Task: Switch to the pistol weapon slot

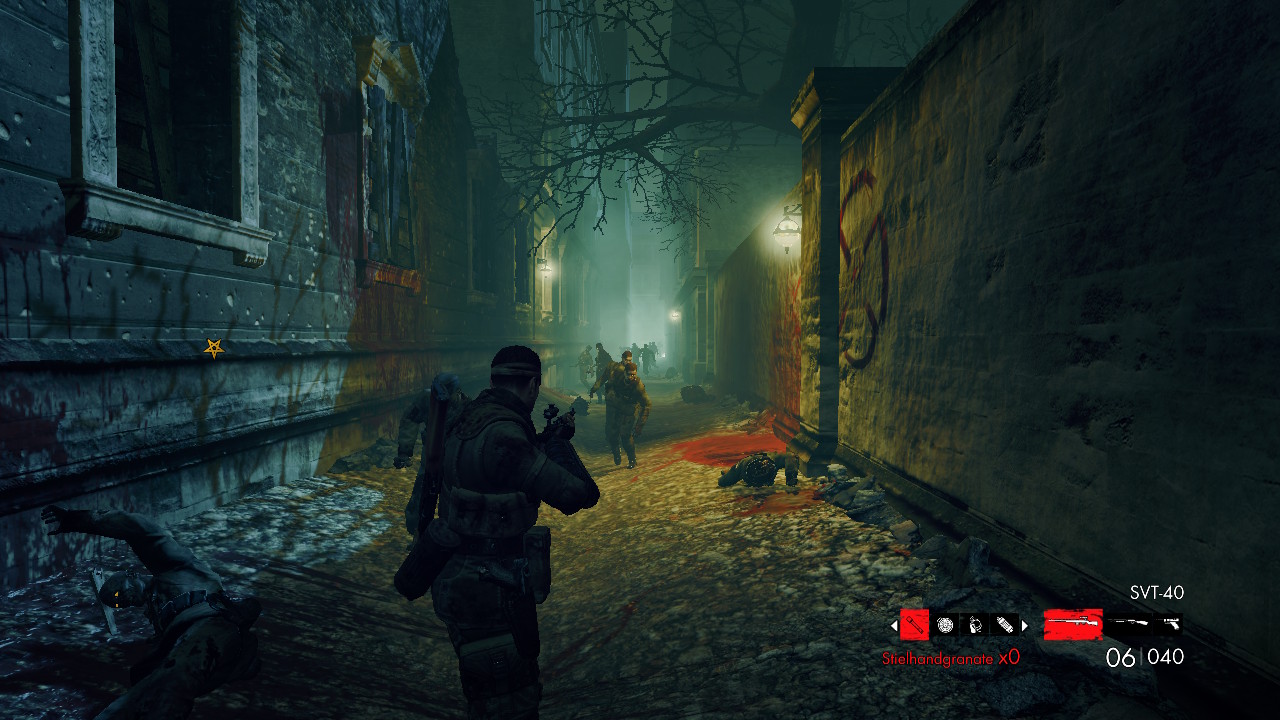Action: (x=1170, y=625)
